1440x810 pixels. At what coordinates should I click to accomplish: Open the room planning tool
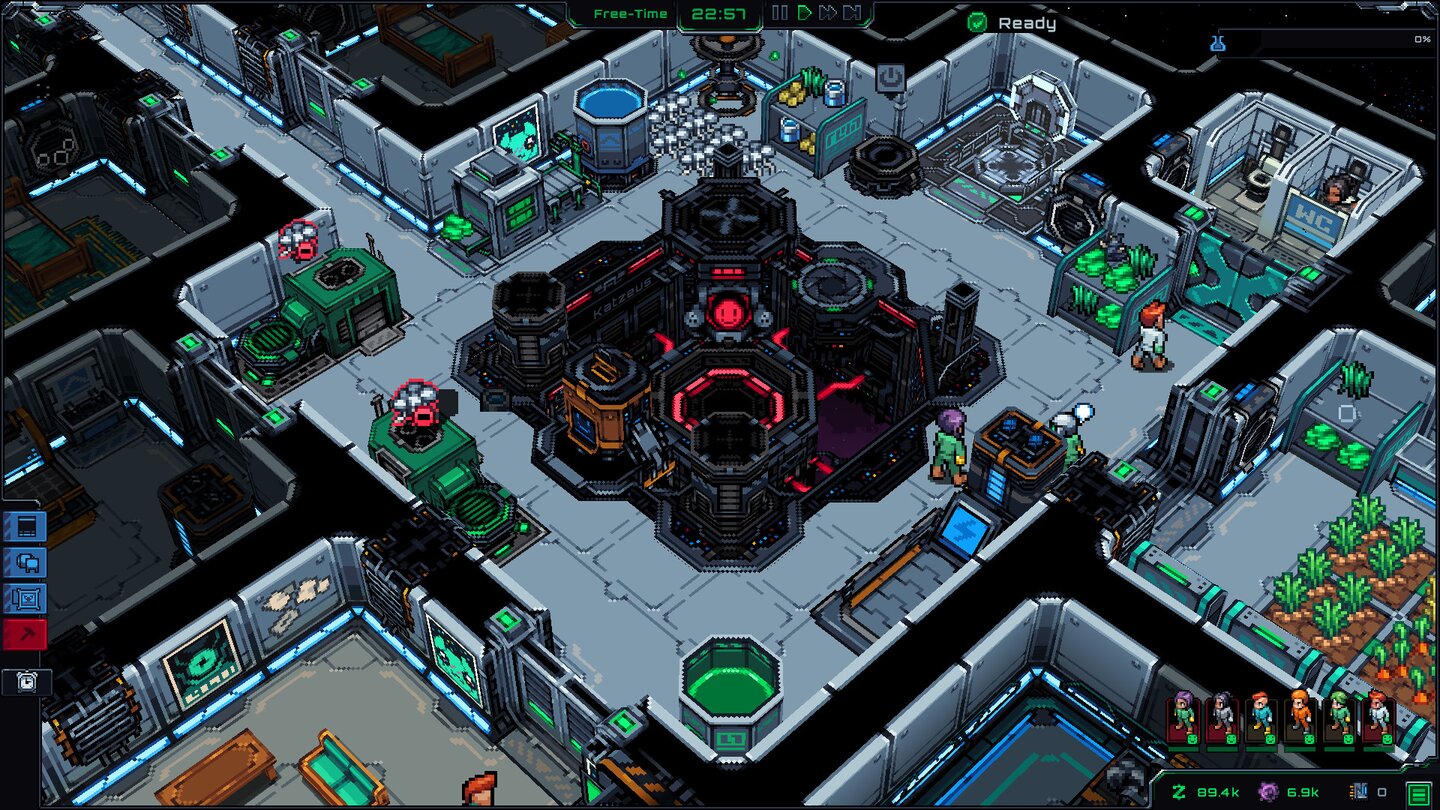point(23,598)
